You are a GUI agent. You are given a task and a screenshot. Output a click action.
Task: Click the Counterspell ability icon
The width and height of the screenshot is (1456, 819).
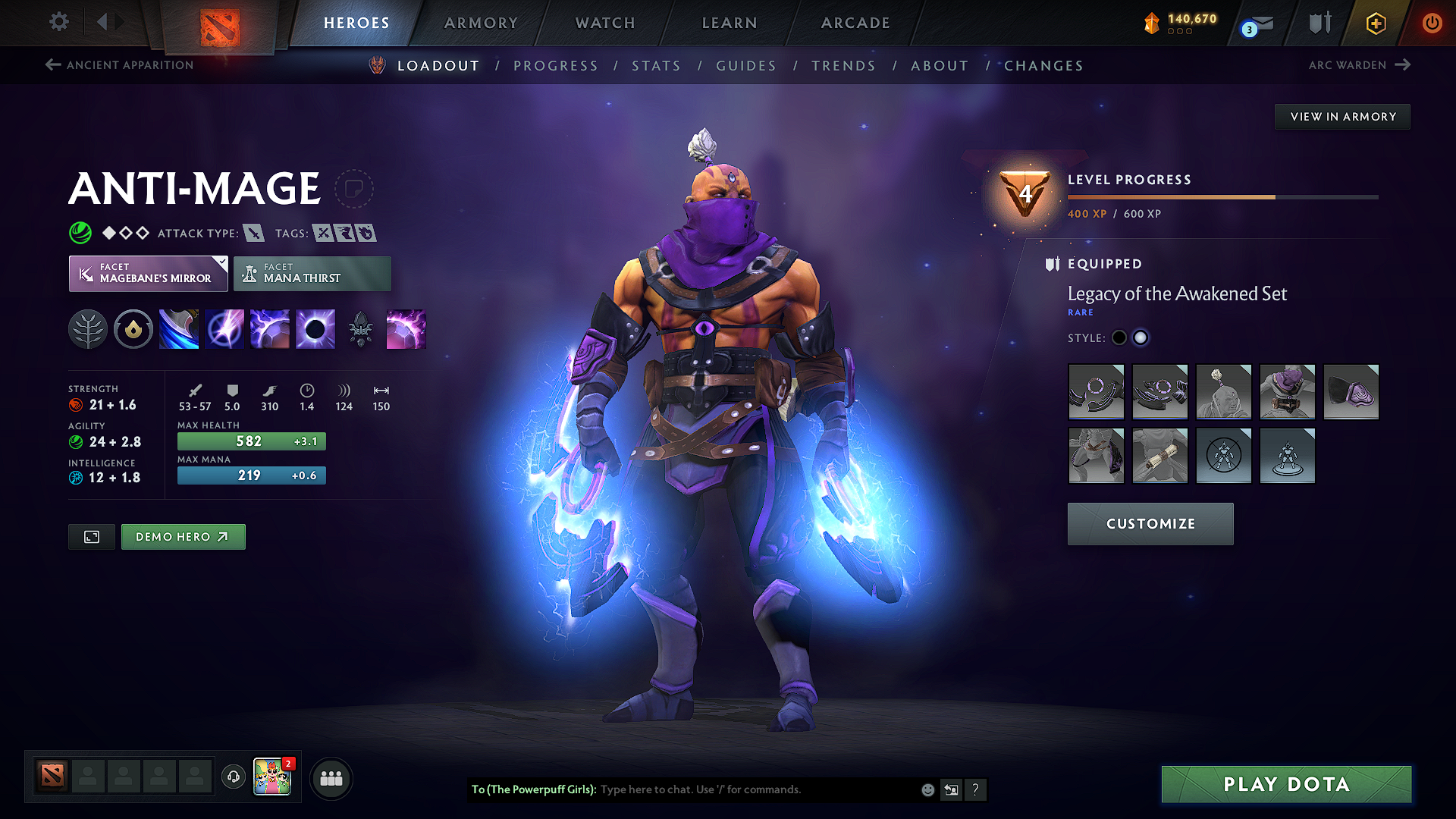(269, 328)
